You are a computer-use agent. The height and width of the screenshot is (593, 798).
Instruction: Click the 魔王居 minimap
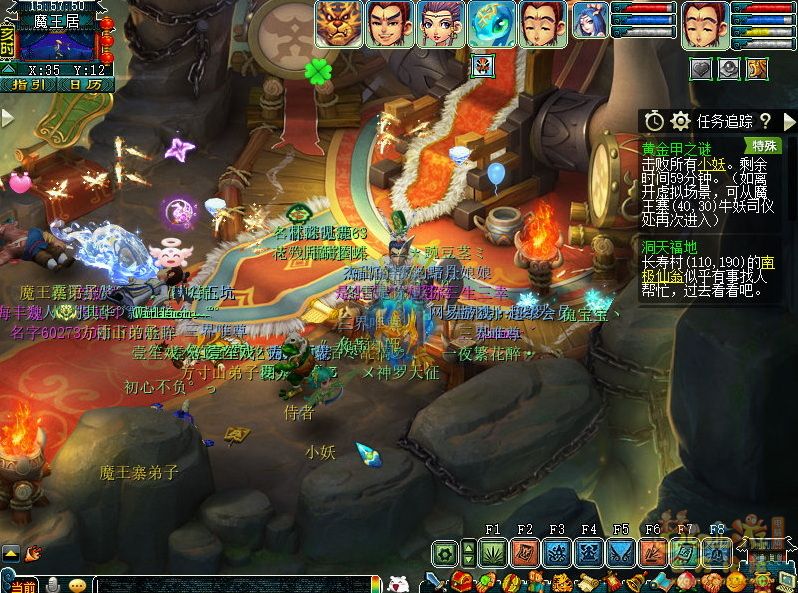57,46
